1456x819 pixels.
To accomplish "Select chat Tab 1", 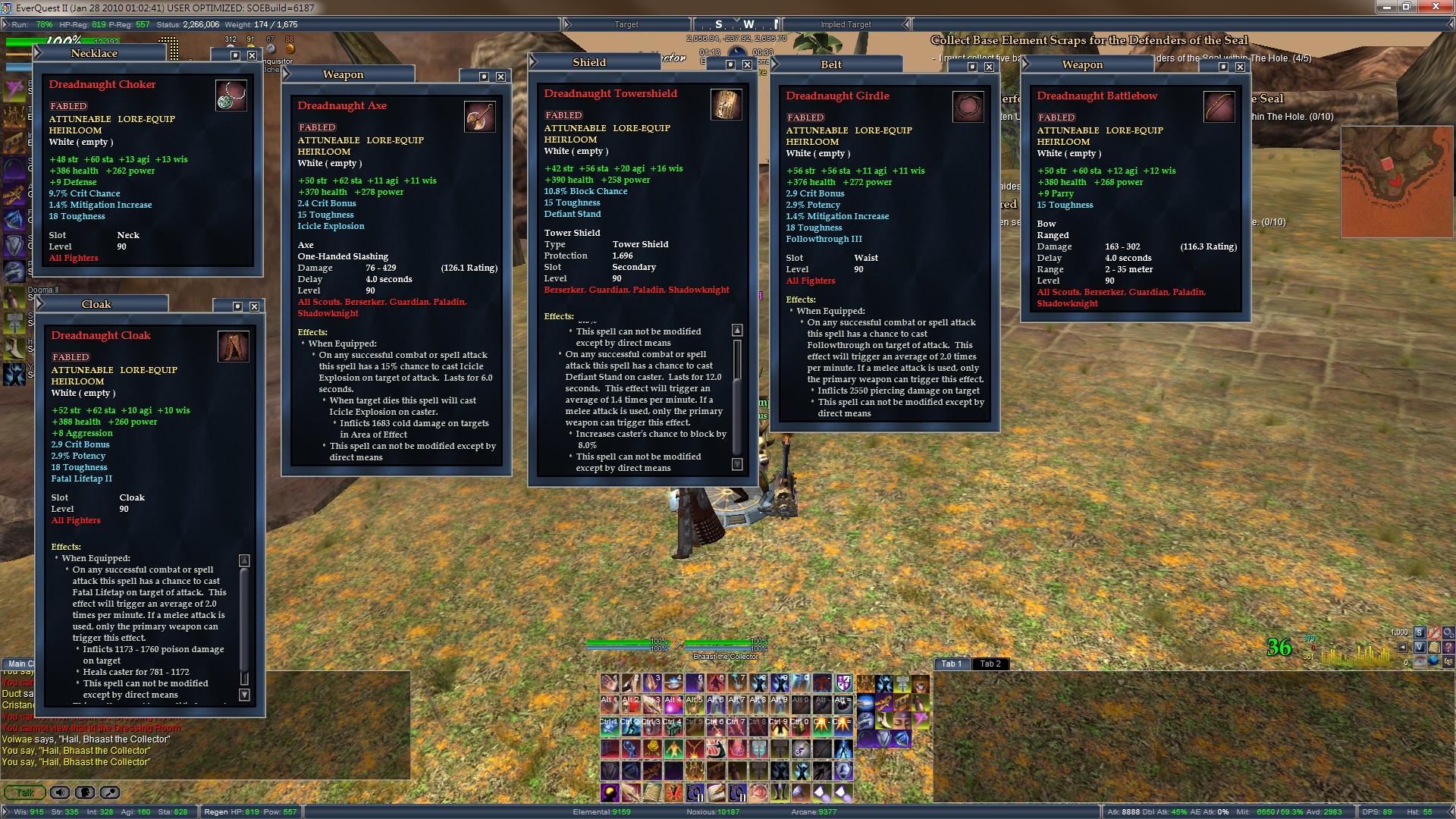I will 951,664.
